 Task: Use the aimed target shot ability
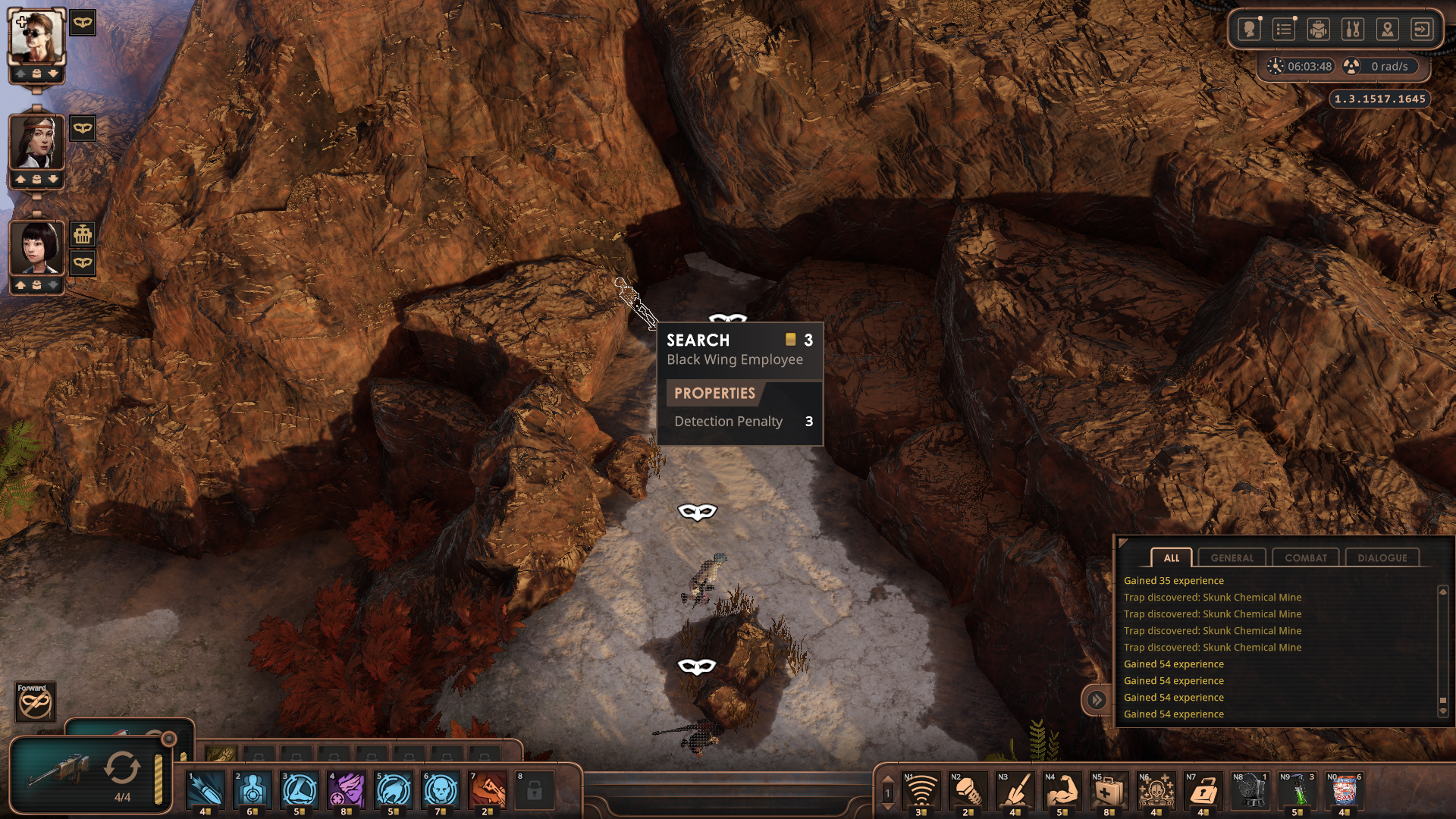point(253,790)
